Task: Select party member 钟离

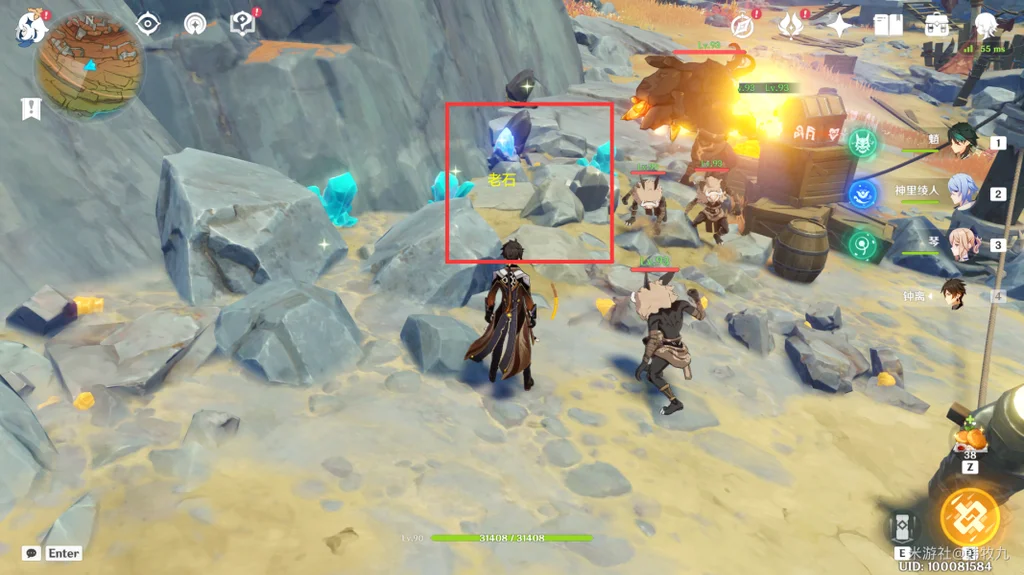Action: [x=955, y=295]
